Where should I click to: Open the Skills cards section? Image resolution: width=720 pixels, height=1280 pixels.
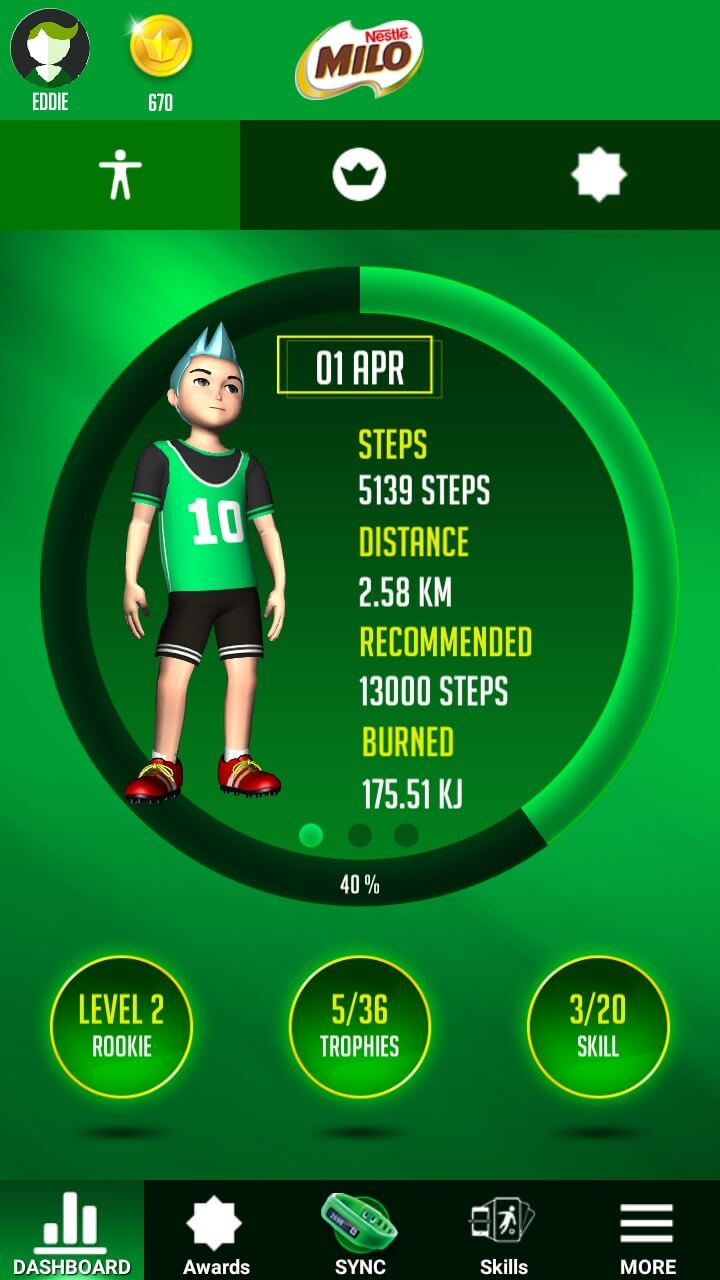pos(503,1232)
